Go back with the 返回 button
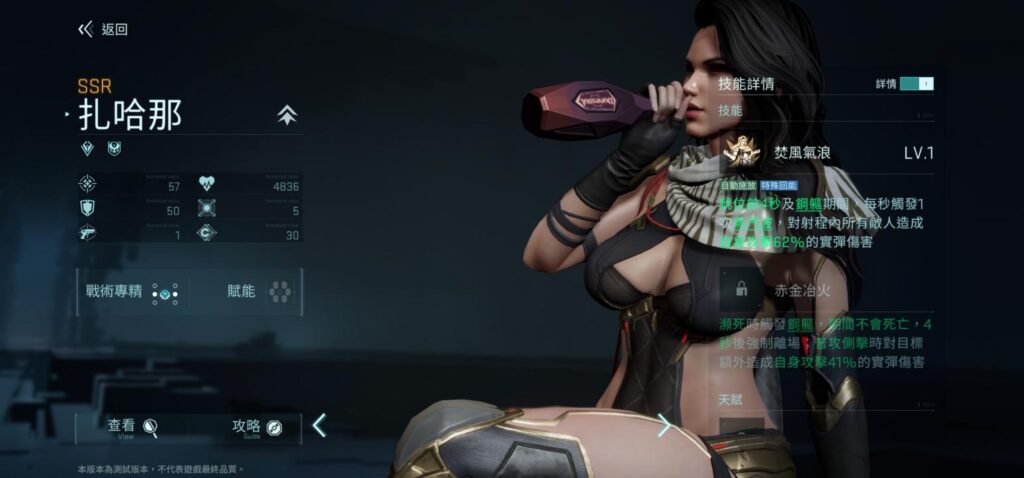Image resolution: width=1024 pixels, height=478 pixels. [103, 30]
